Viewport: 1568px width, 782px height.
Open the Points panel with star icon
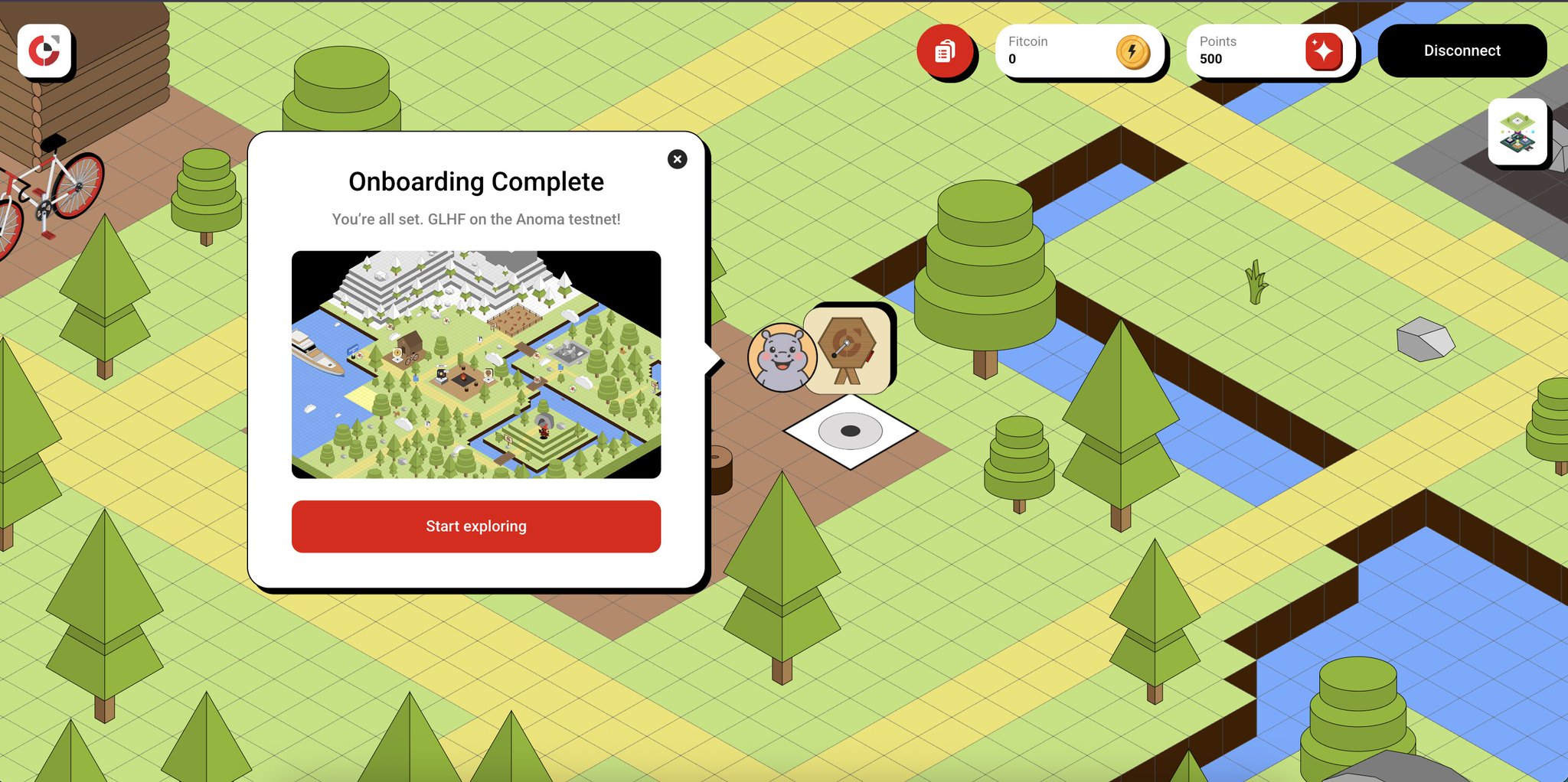click(x=1270, y=51)
